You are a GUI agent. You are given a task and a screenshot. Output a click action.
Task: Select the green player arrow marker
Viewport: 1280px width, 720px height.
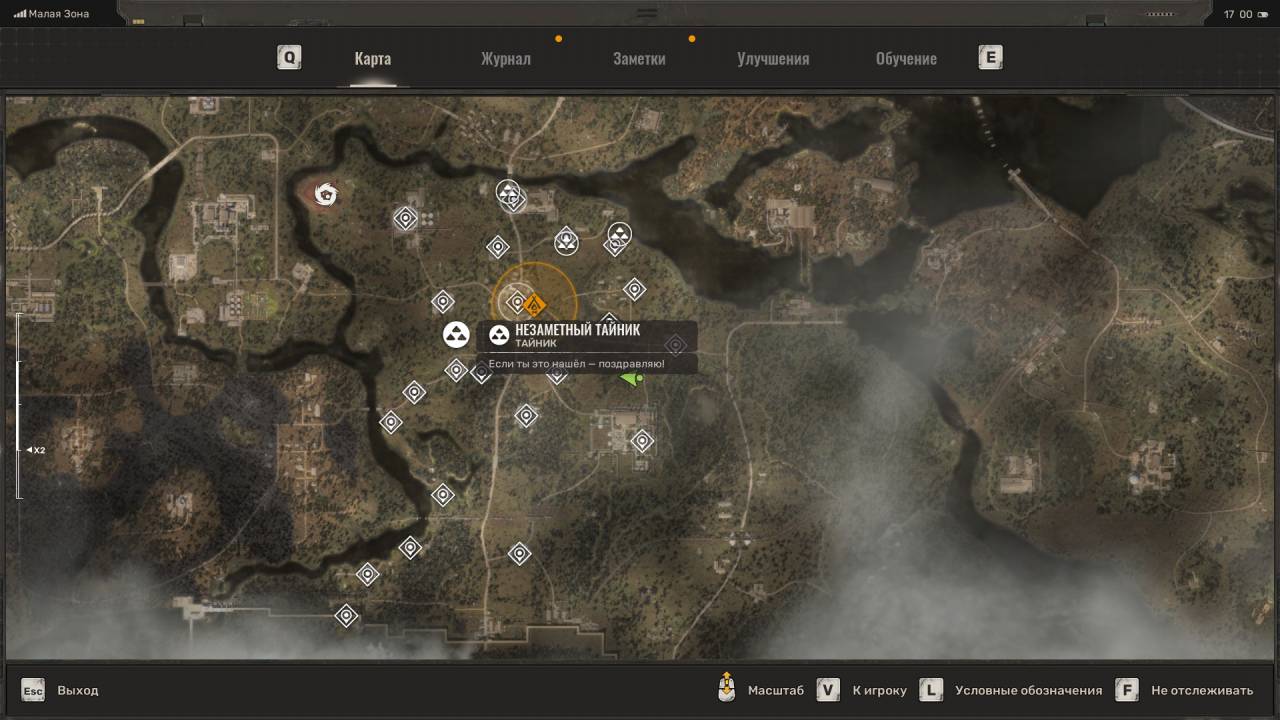click(x=631, y=378)
